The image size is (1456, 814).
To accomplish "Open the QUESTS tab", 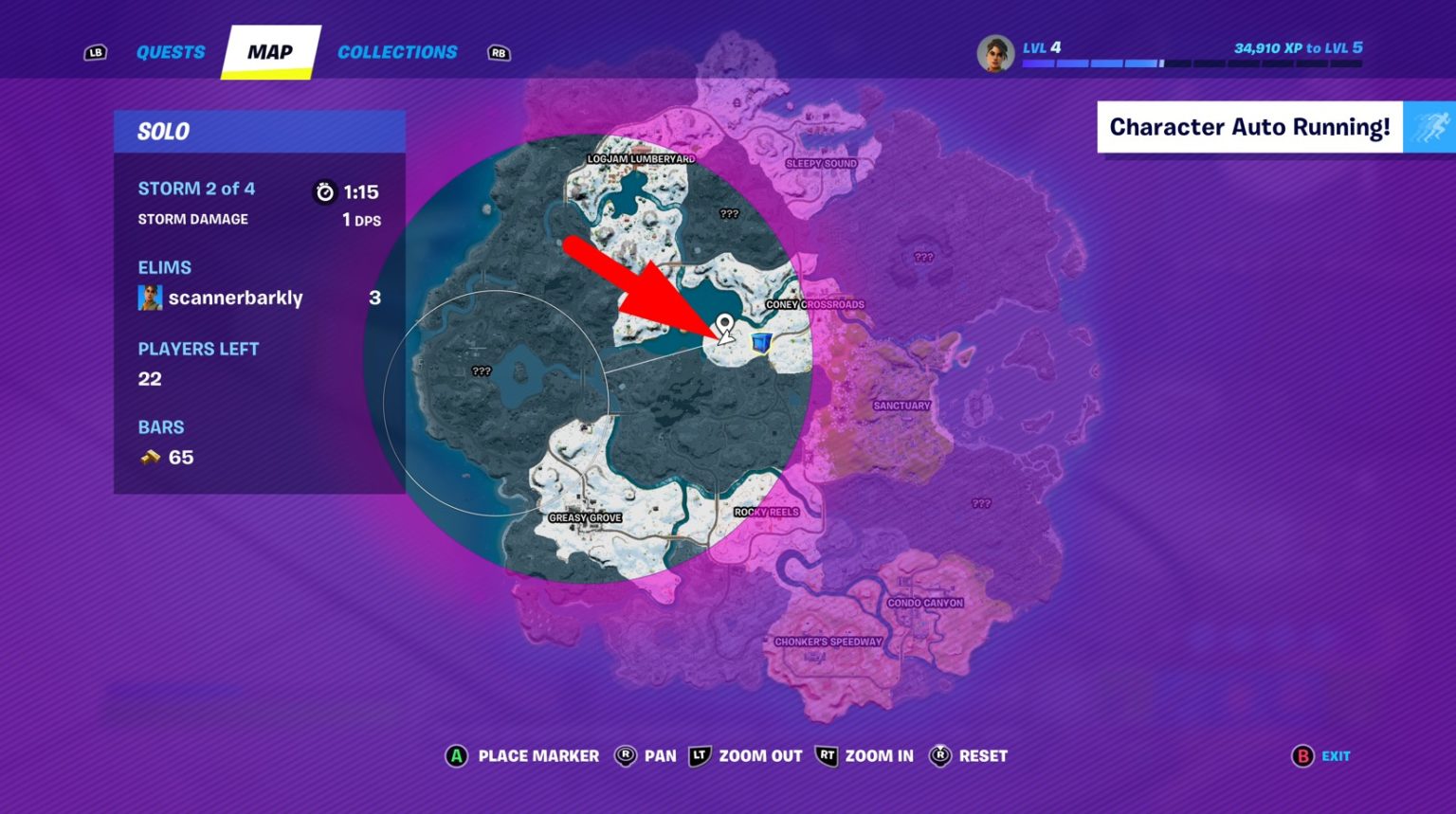I will [x=171, y=52].
